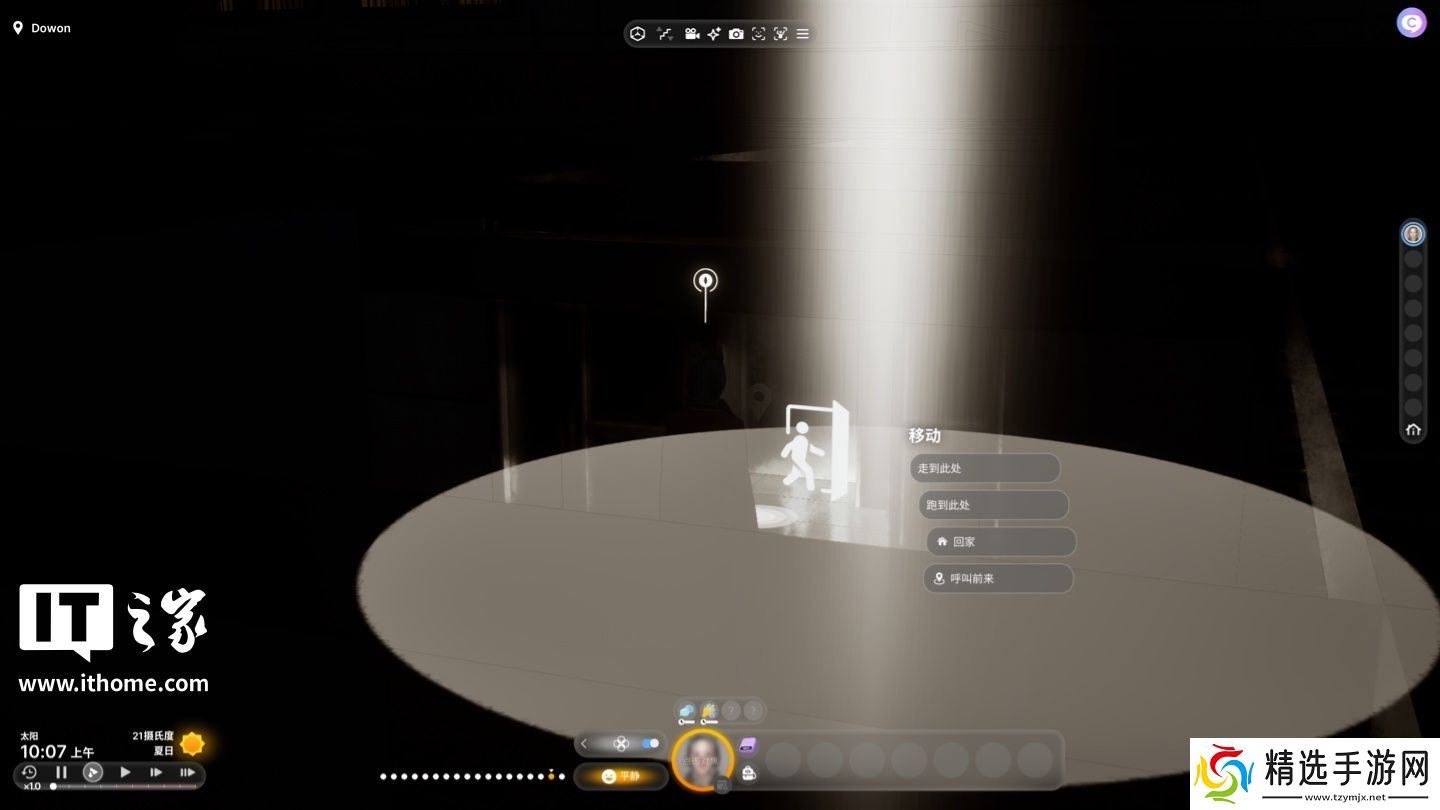The image size is (1440, 810).
Task: Open the backpack inventory icon
Action: (748, 773)
